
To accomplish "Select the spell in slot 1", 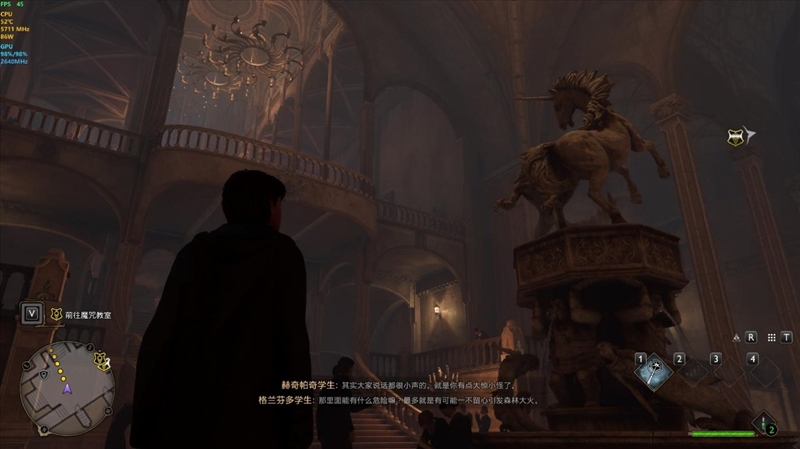I will 656,372.
